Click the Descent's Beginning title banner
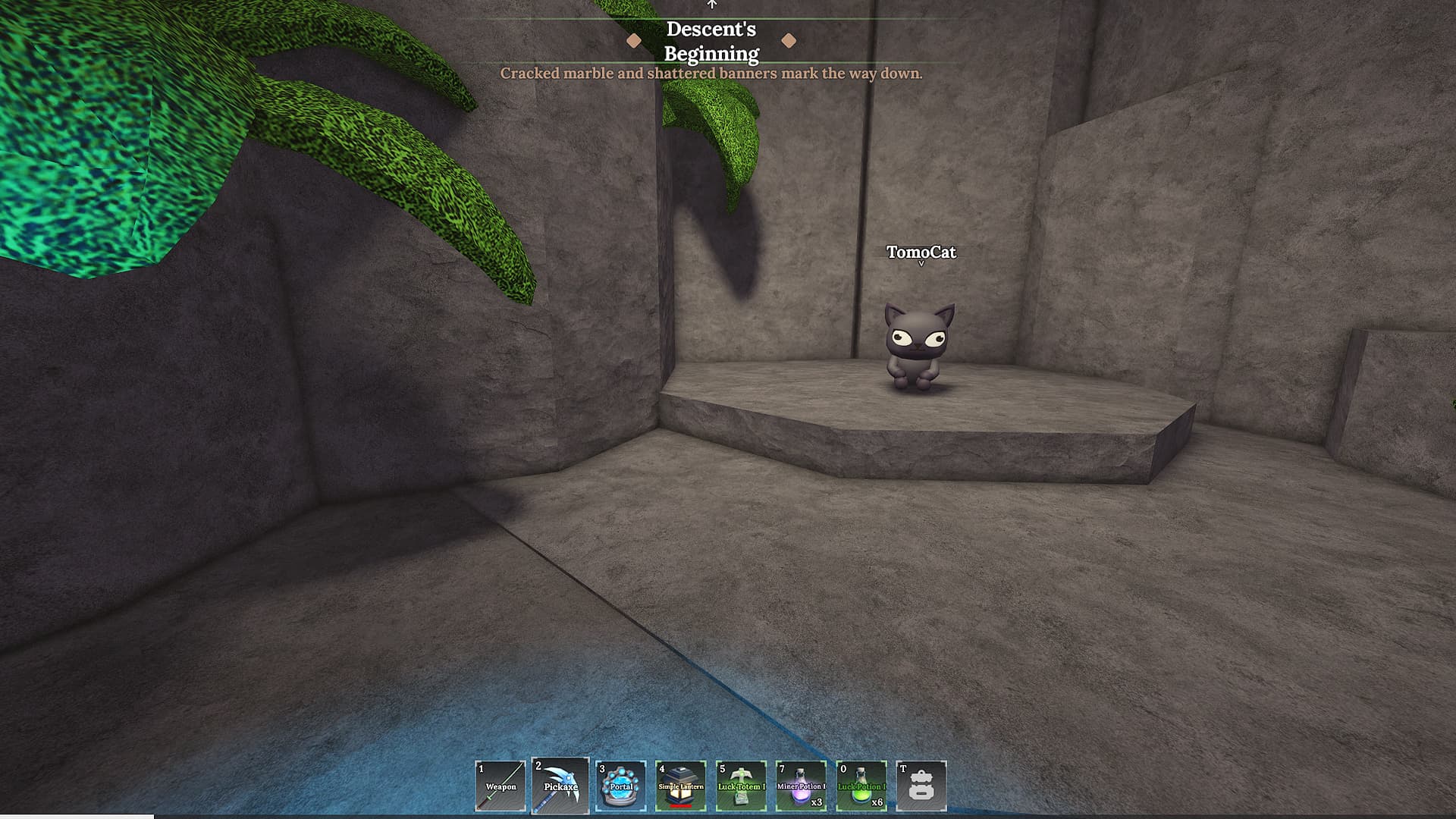The height and width of the screenshot is (819, 1456). [x=711, y=41]
